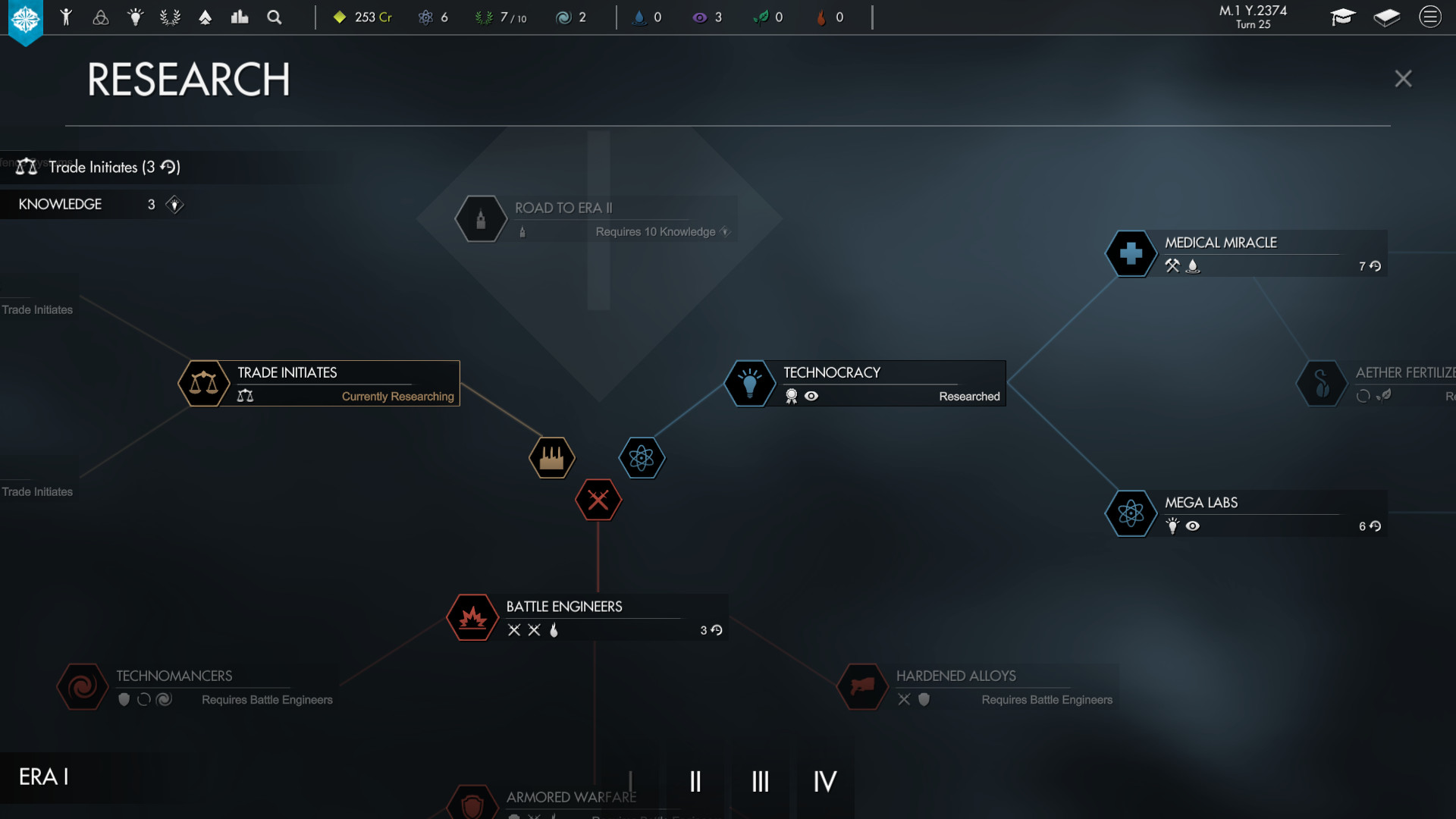1456x819 pixels.
Task: Click the red crossed-swords tech hexagon
Action: [x=598, y=500]
